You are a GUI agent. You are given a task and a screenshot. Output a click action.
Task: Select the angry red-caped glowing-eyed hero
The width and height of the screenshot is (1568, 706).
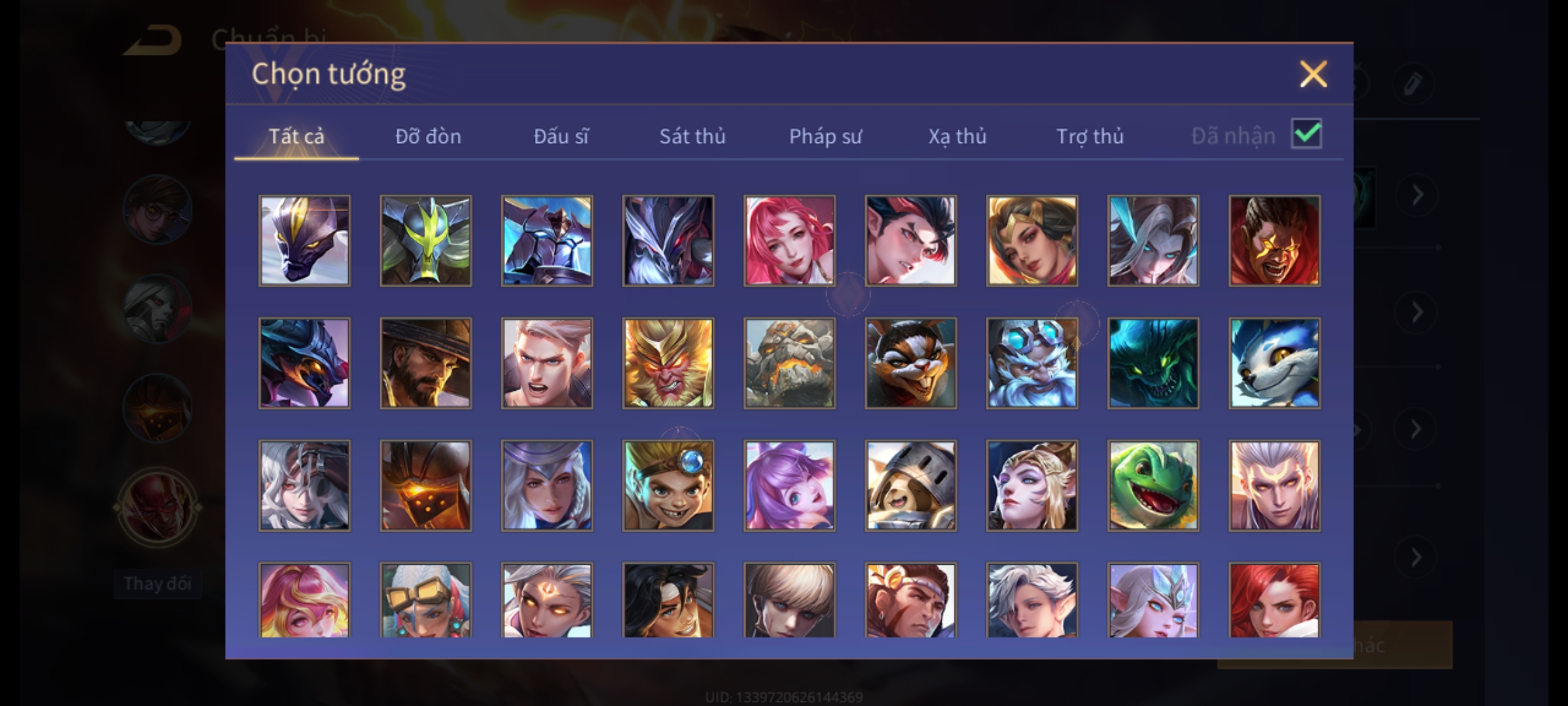coord(1274,241)
